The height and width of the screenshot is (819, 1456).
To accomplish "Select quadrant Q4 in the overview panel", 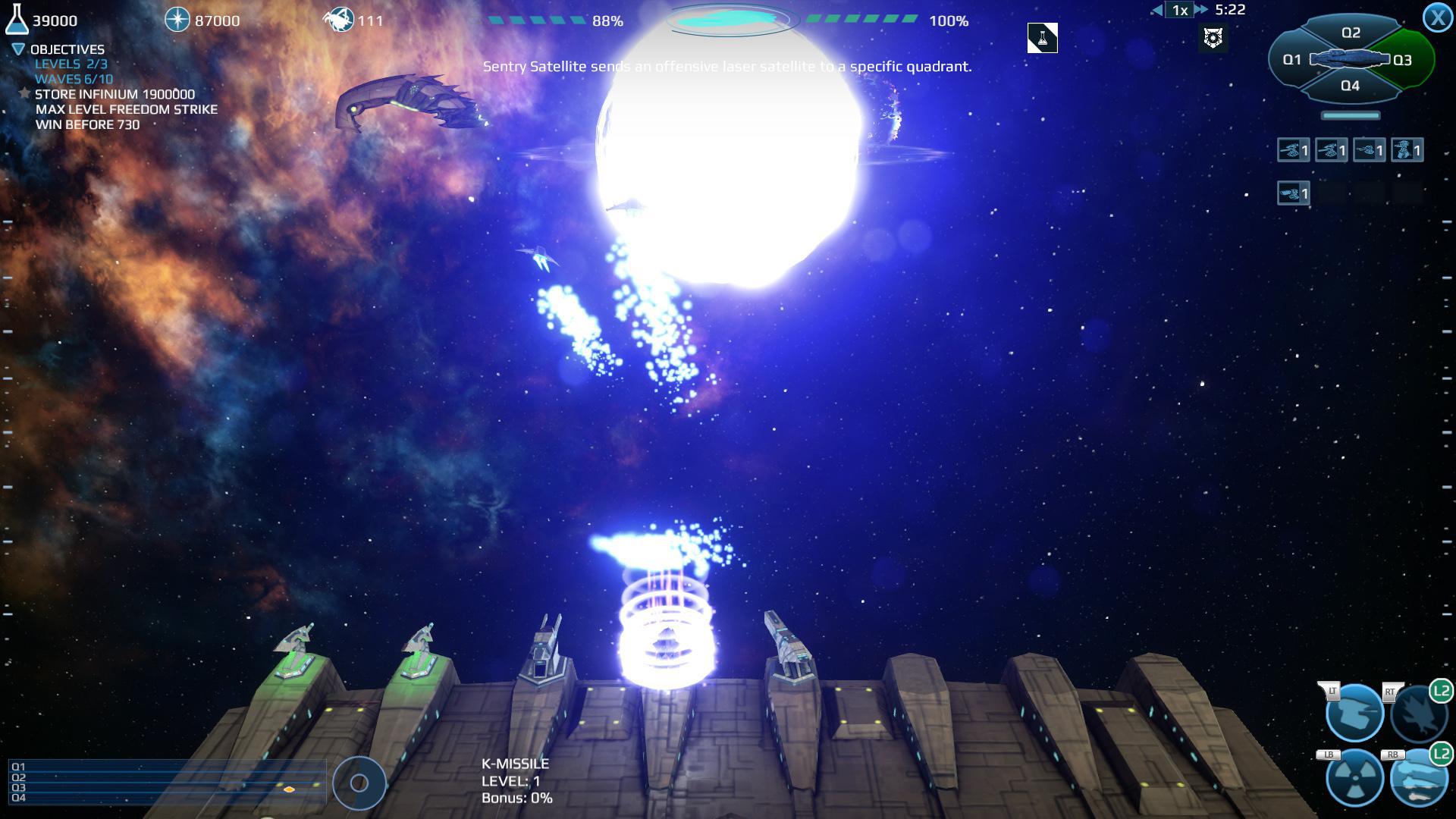I will point(1350,86).
